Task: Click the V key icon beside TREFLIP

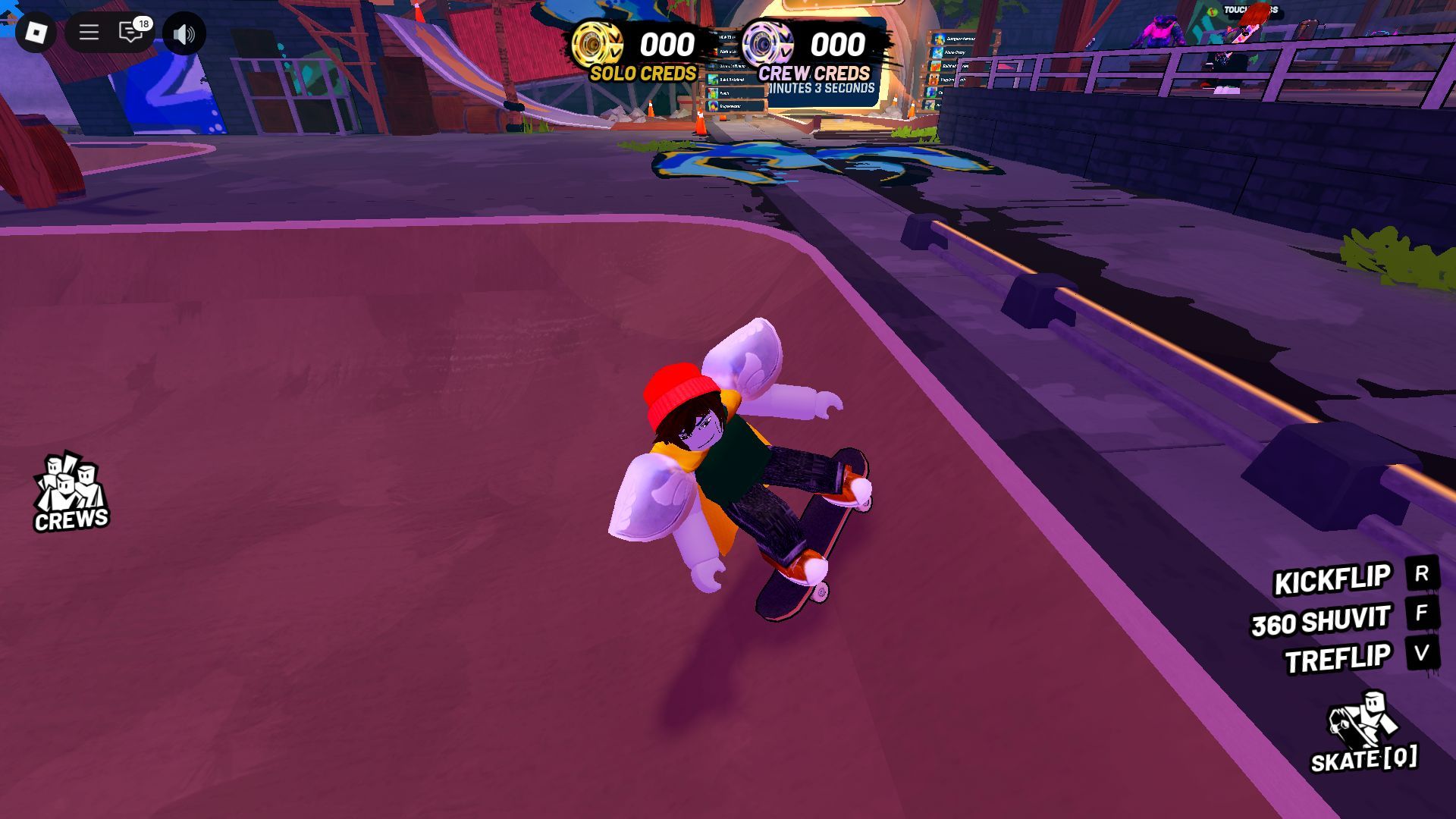Action: tap(1422, 656)
